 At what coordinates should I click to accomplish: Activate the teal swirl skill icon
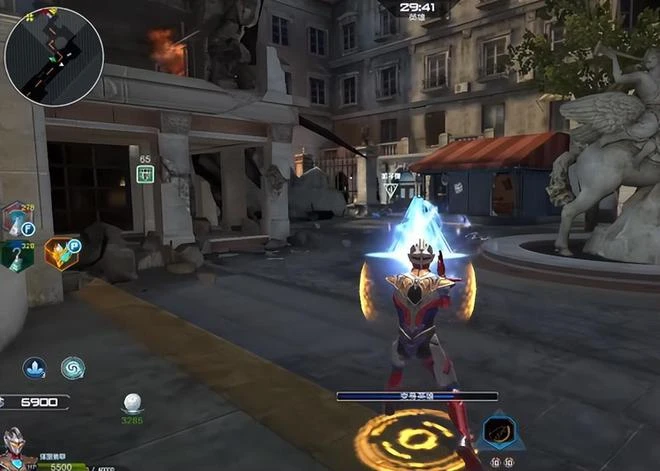pyautogui.click(x=73, y=368)
